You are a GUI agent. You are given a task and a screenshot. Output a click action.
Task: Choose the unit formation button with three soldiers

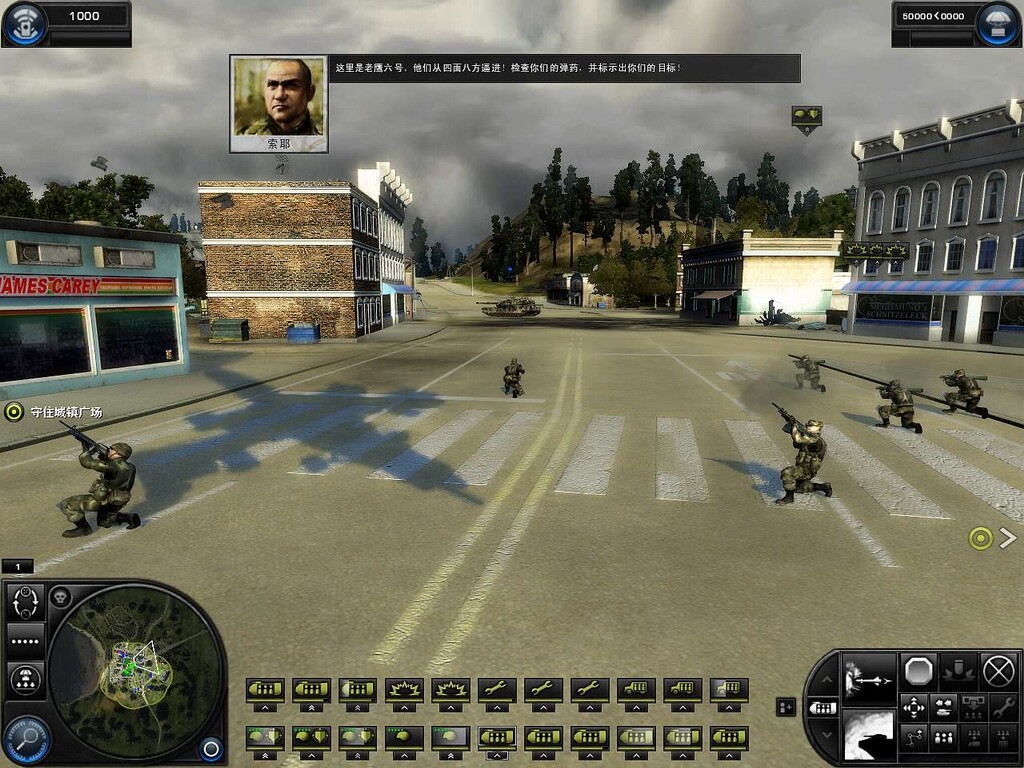pos(944,738)
